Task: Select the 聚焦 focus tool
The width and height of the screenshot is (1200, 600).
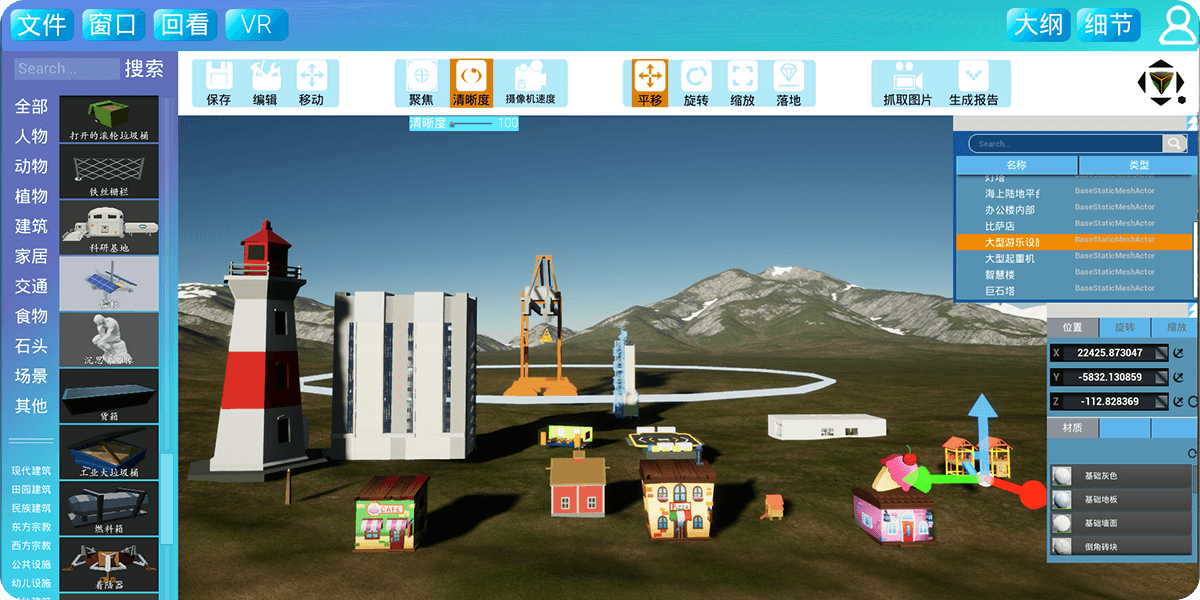Action: [x=421, y=83]
